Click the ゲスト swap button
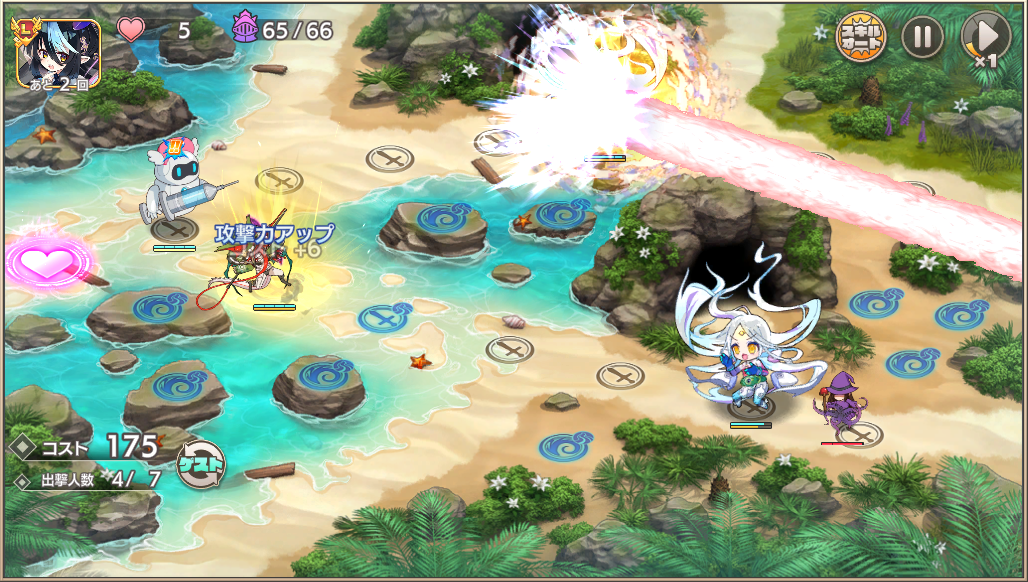The width and height of the screenshot is (1028, 582). [200, 464]
